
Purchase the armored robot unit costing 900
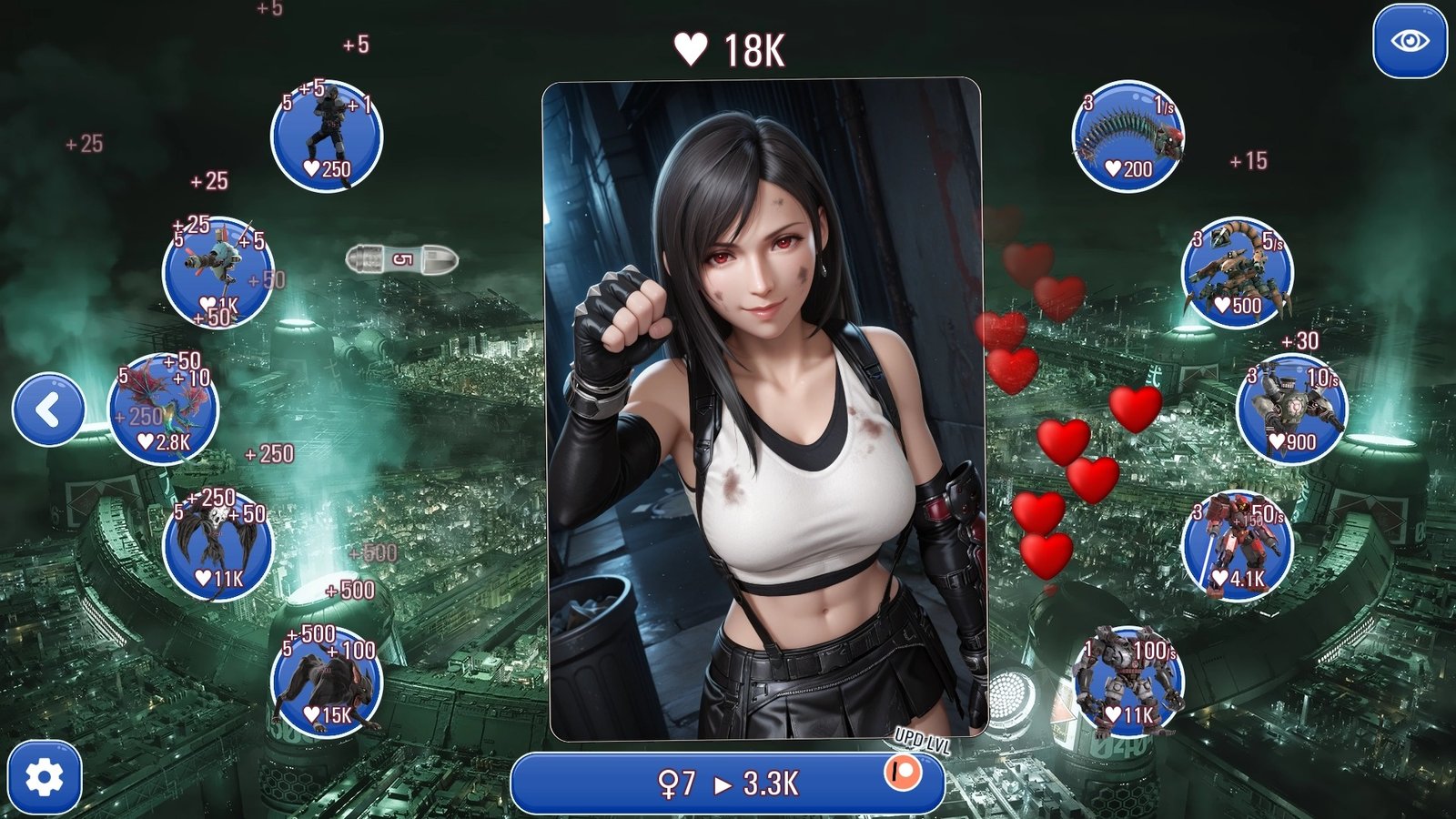point(1292,409)
